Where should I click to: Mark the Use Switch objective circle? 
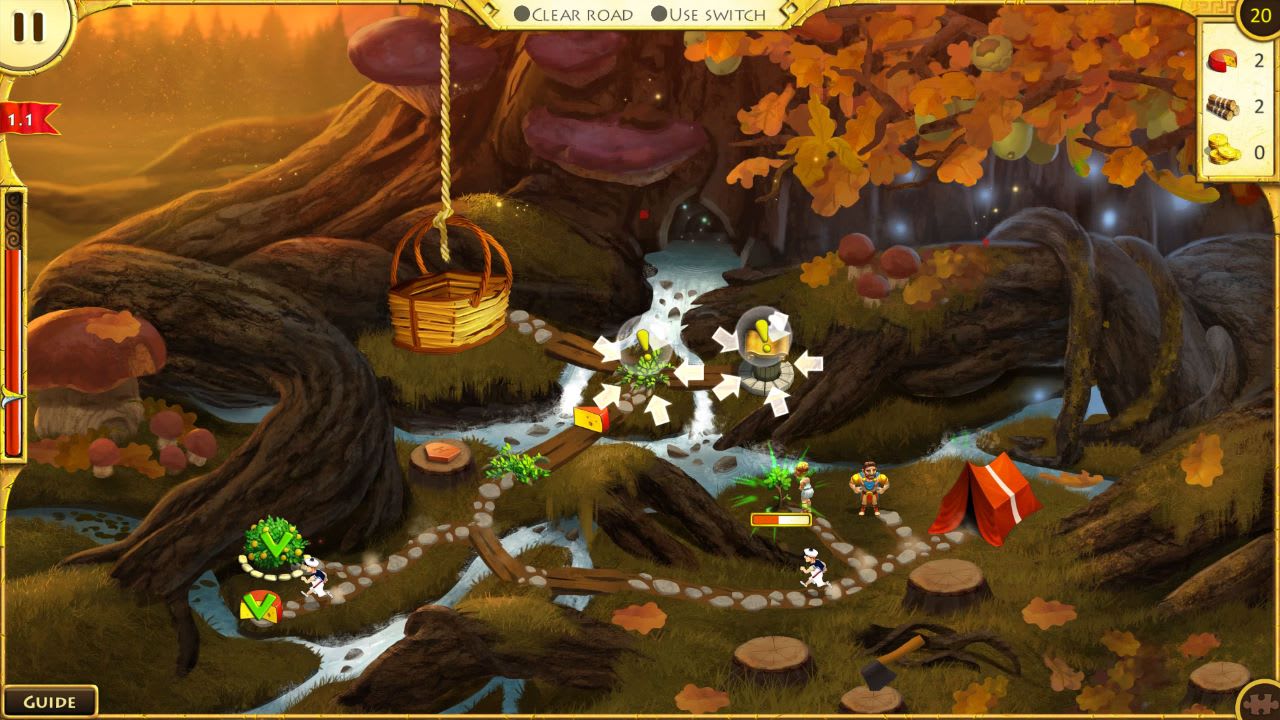coord(659,14)
